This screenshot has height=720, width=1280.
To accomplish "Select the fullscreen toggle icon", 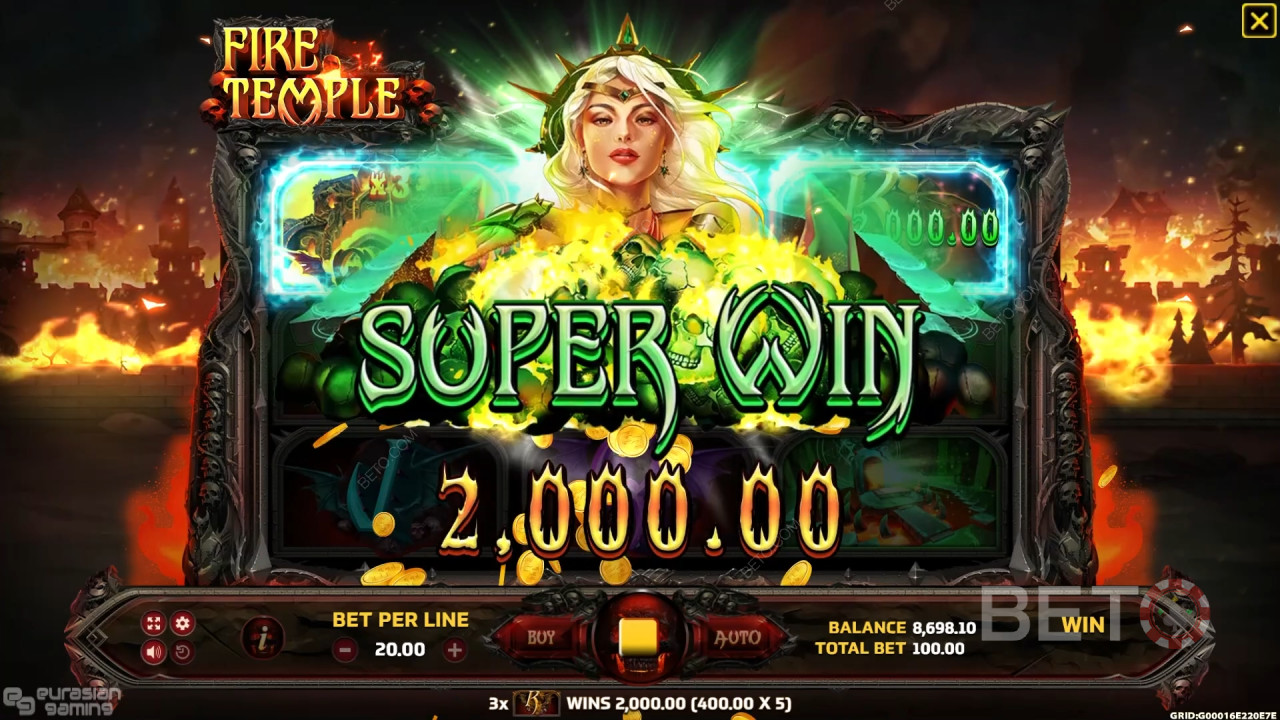I will [x=152, y=624].
